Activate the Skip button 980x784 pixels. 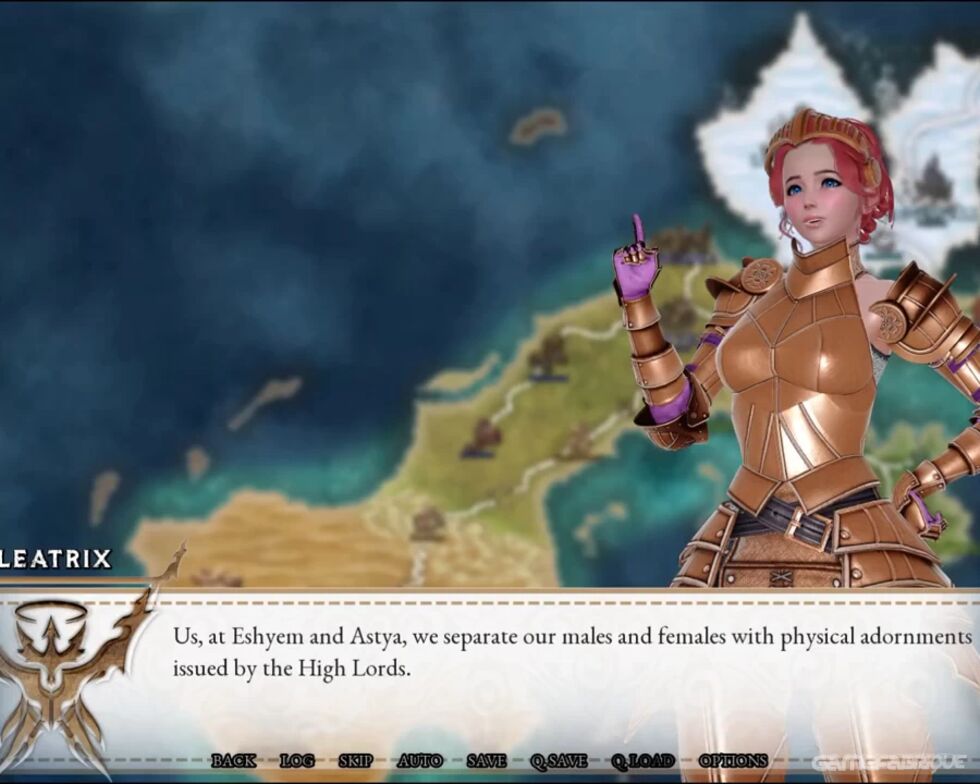click(x=356, y=761)
